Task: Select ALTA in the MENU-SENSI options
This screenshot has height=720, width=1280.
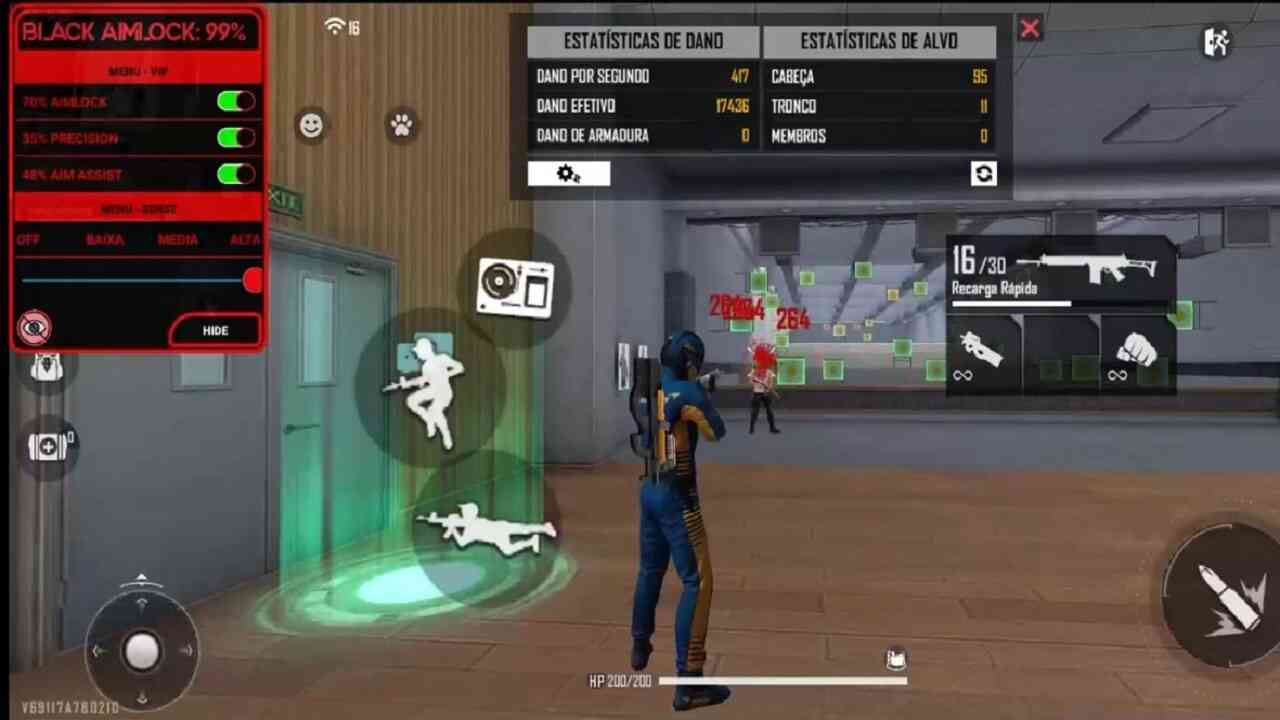Action: coord(244,240)
